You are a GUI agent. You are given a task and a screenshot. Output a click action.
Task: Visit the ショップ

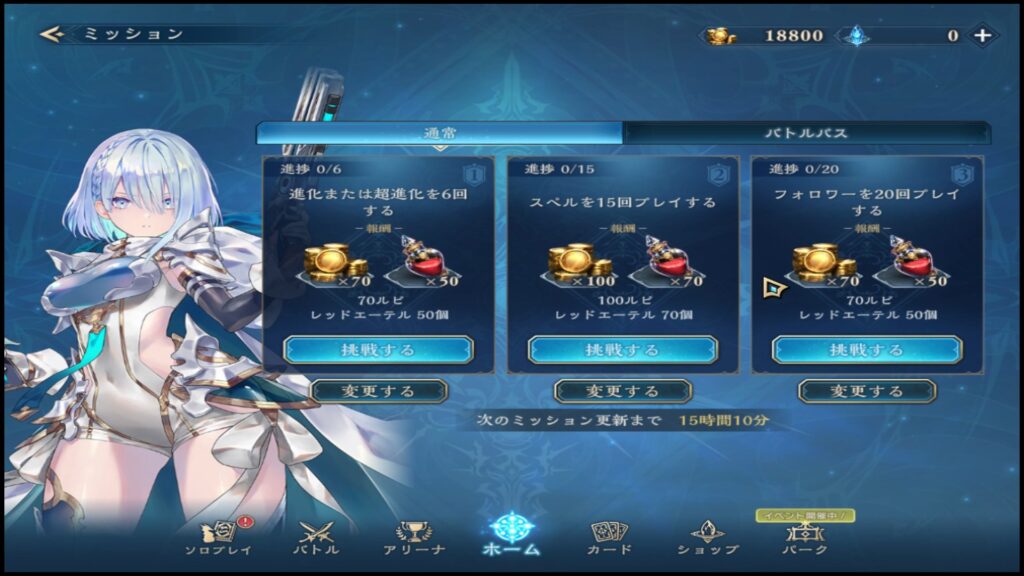point(707,538)
